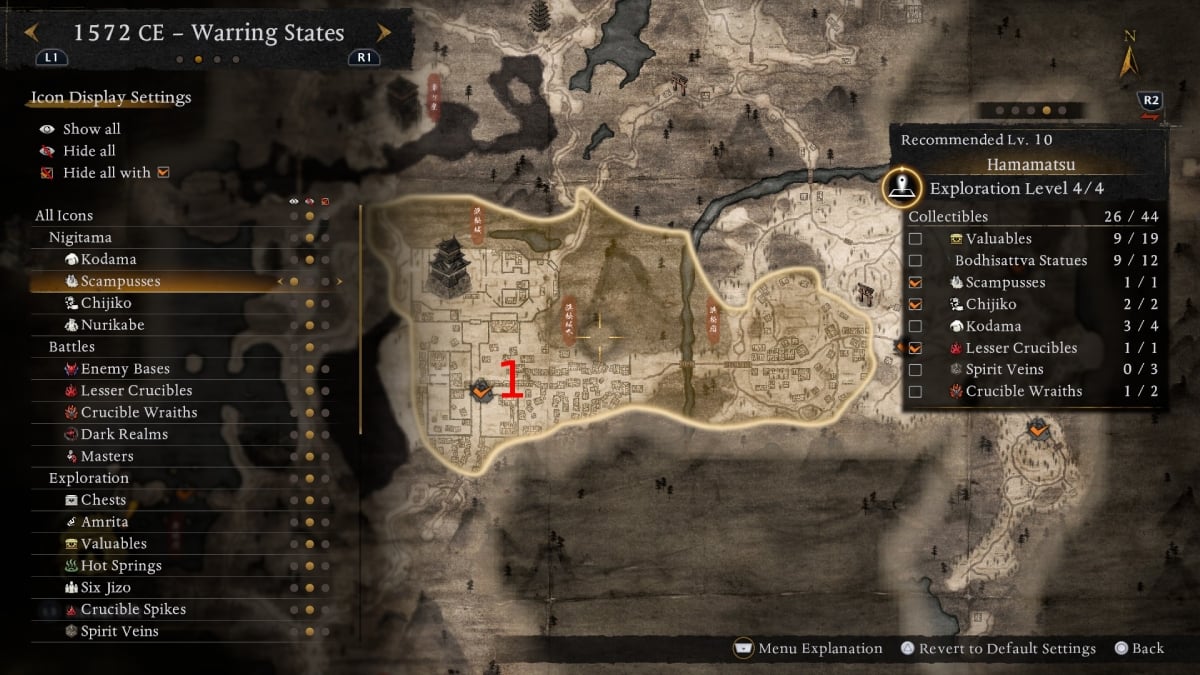This screenshot has height=675, width=1200.
Task: Select the Kodama icon filter row
Action: [x=107, y=259]
